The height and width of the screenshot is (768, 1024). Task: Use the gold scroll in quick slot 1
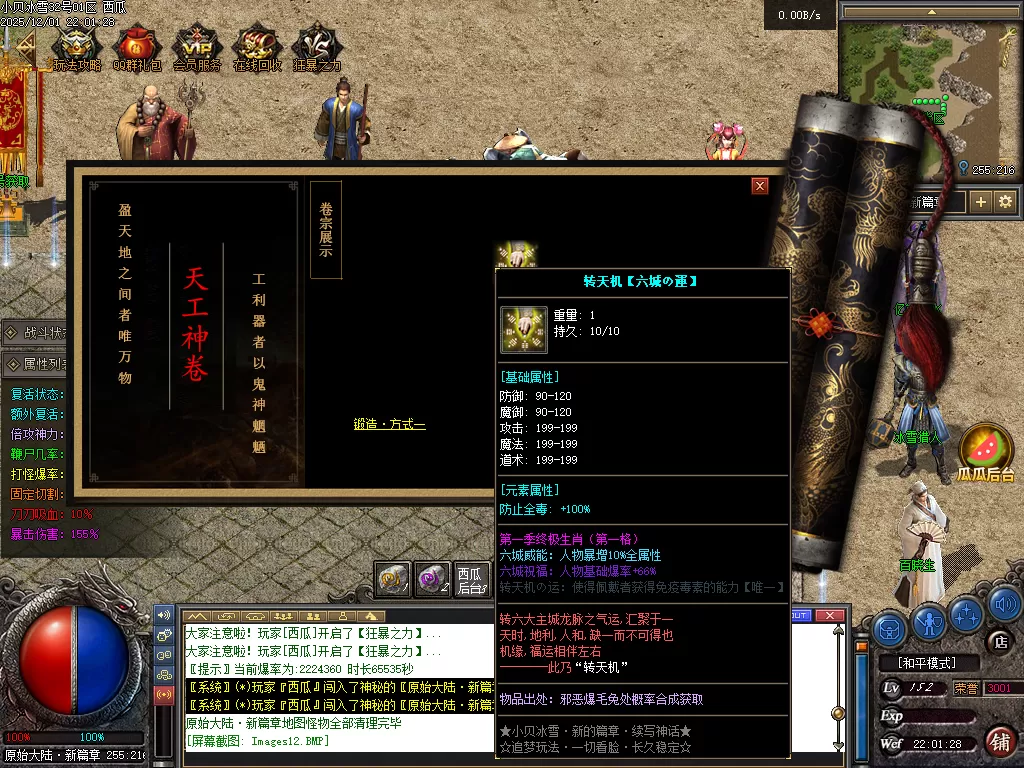(393, 579)
